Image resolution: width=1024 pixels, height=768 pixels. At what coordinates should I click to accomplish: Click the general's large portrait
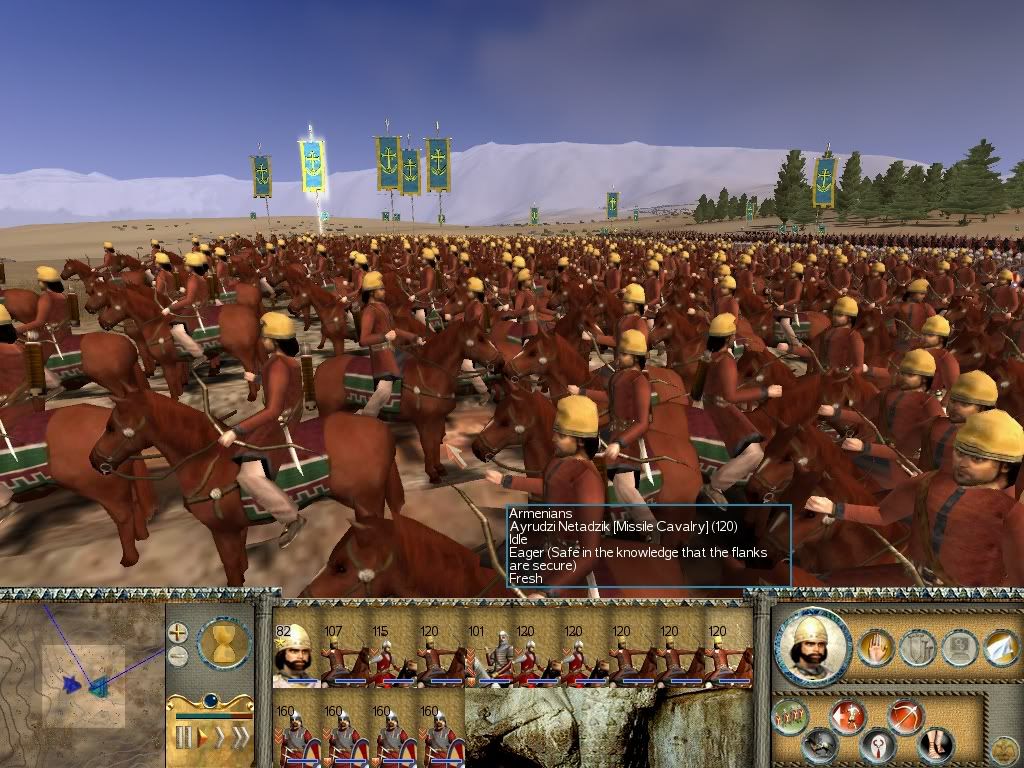coord(811,647)
